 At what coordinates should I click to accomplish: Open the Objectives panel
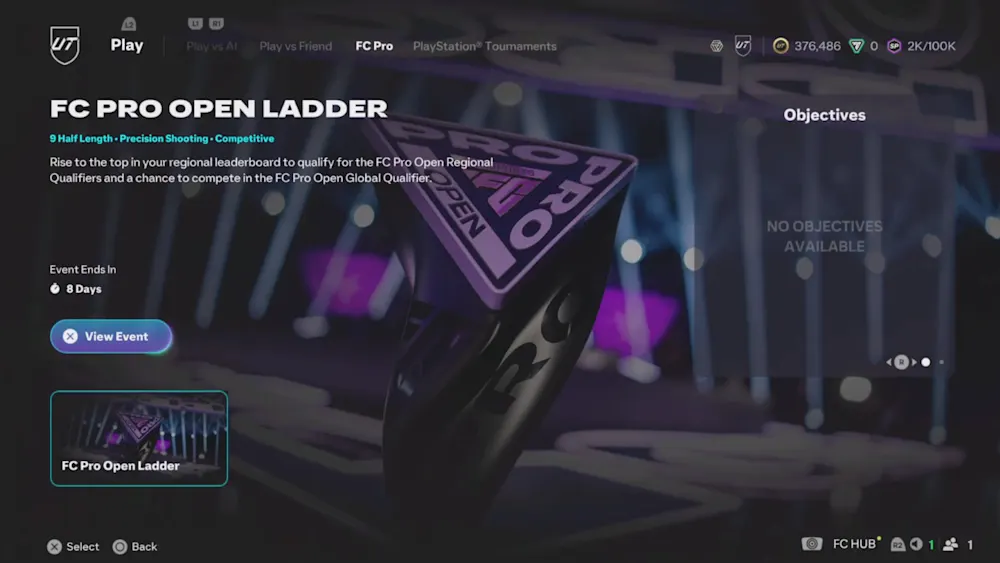point(824,115)
